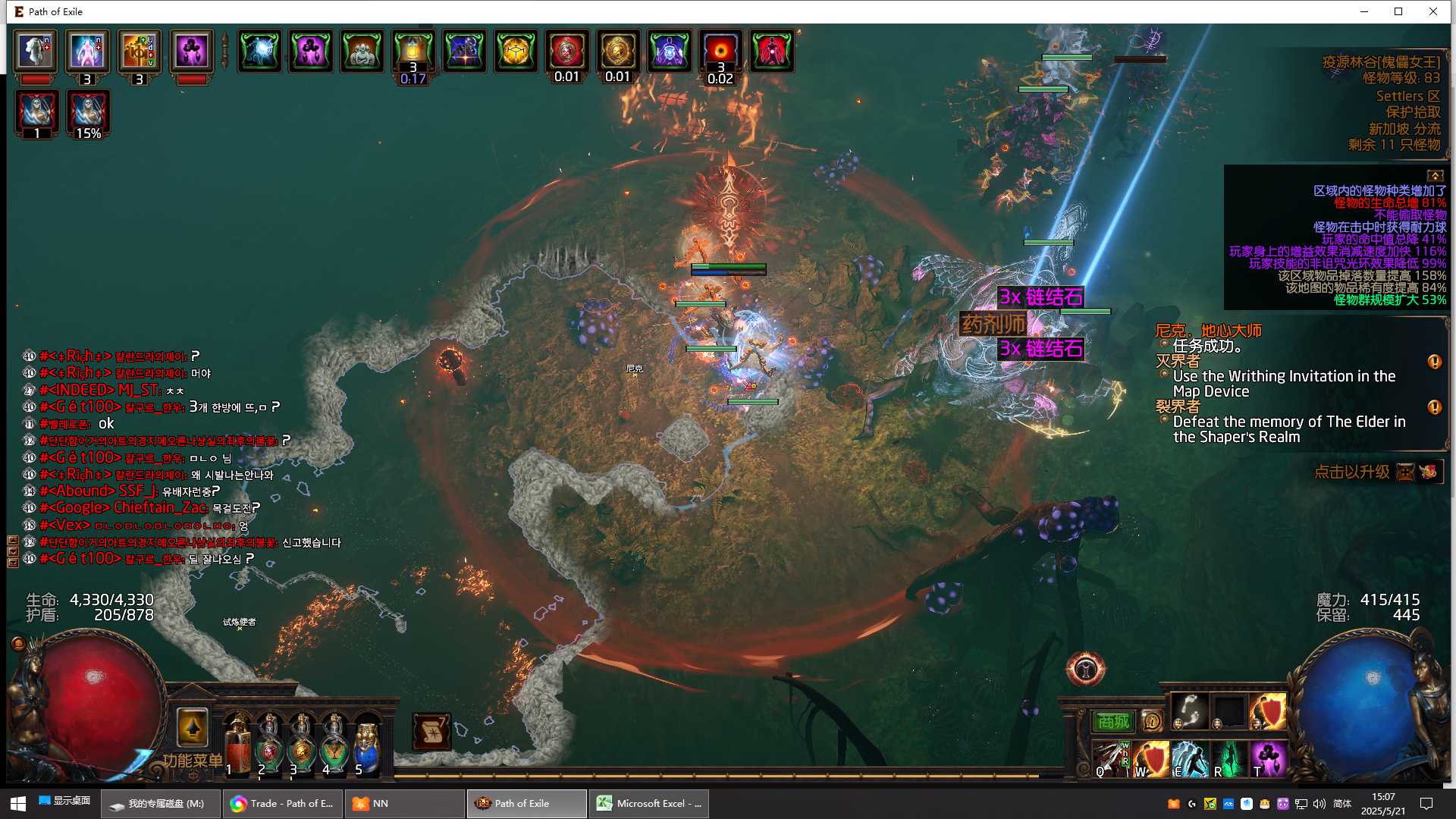
Task: Open the green 商城 shop button
Action: point(1112,721)
